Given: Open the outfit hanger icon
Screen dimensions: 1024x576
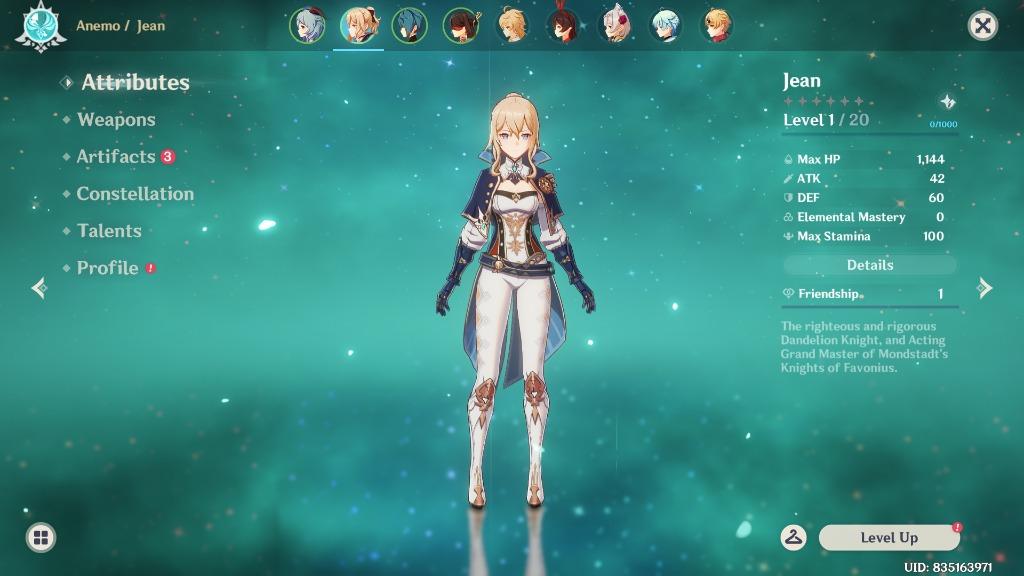Looking at the screenshot, I should (x=794, y=537).
